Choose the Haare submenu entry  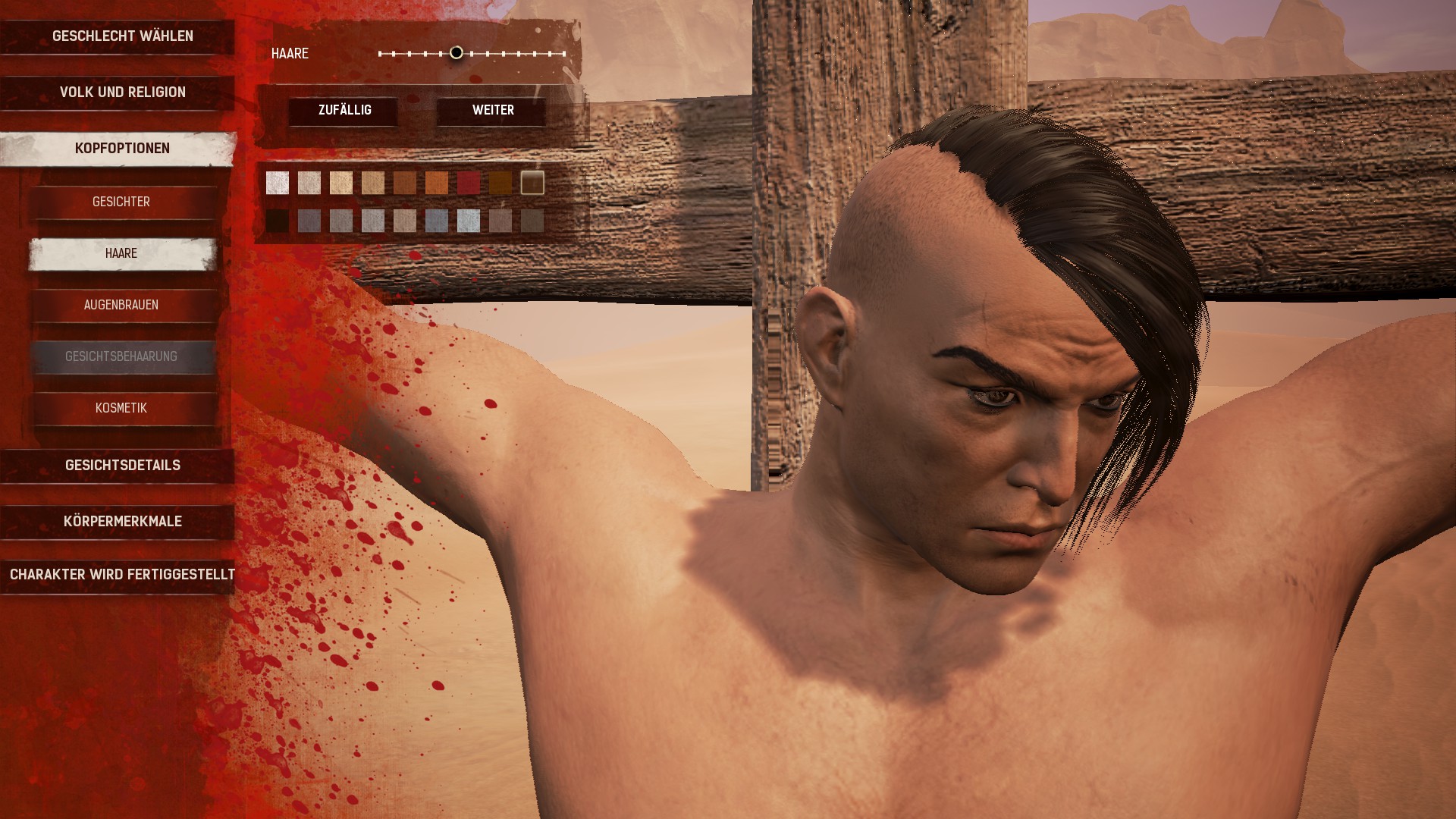click(x=121, y=253)
